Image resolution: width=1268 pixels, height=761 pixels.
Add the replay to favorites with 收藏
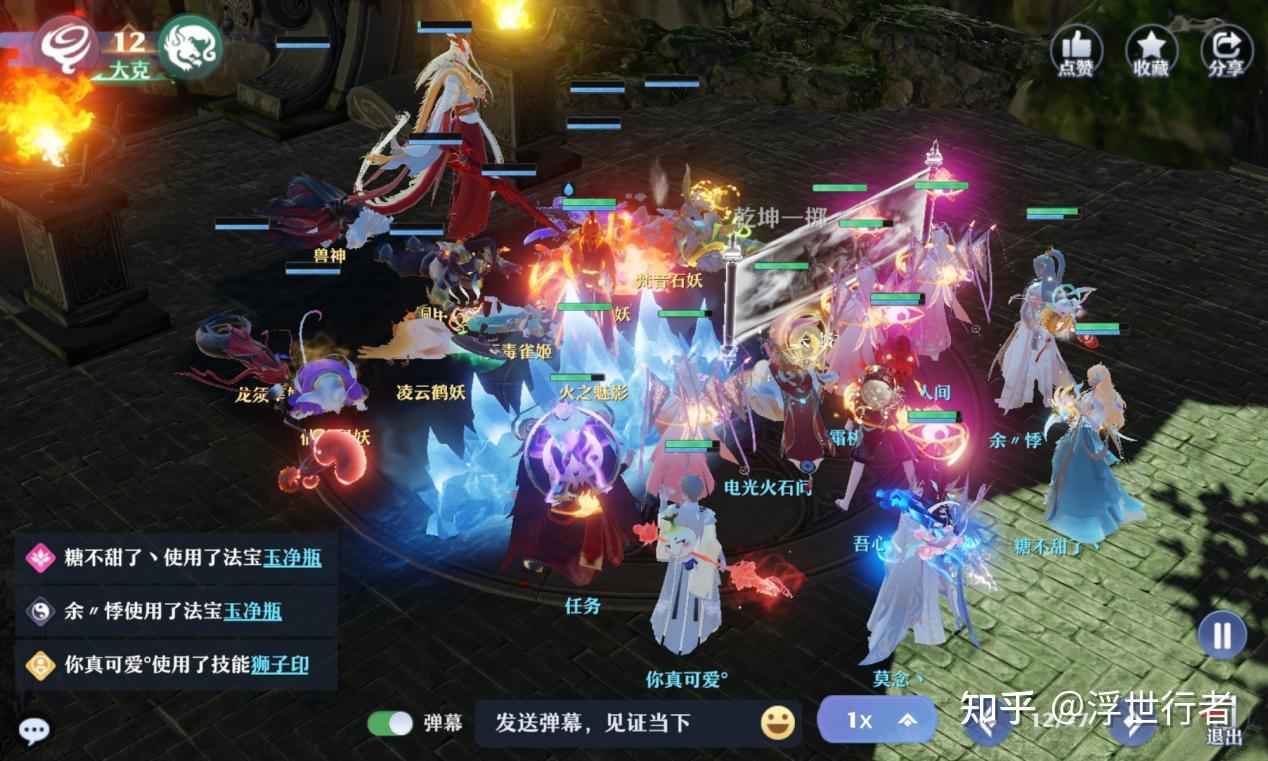point(1151,50)
